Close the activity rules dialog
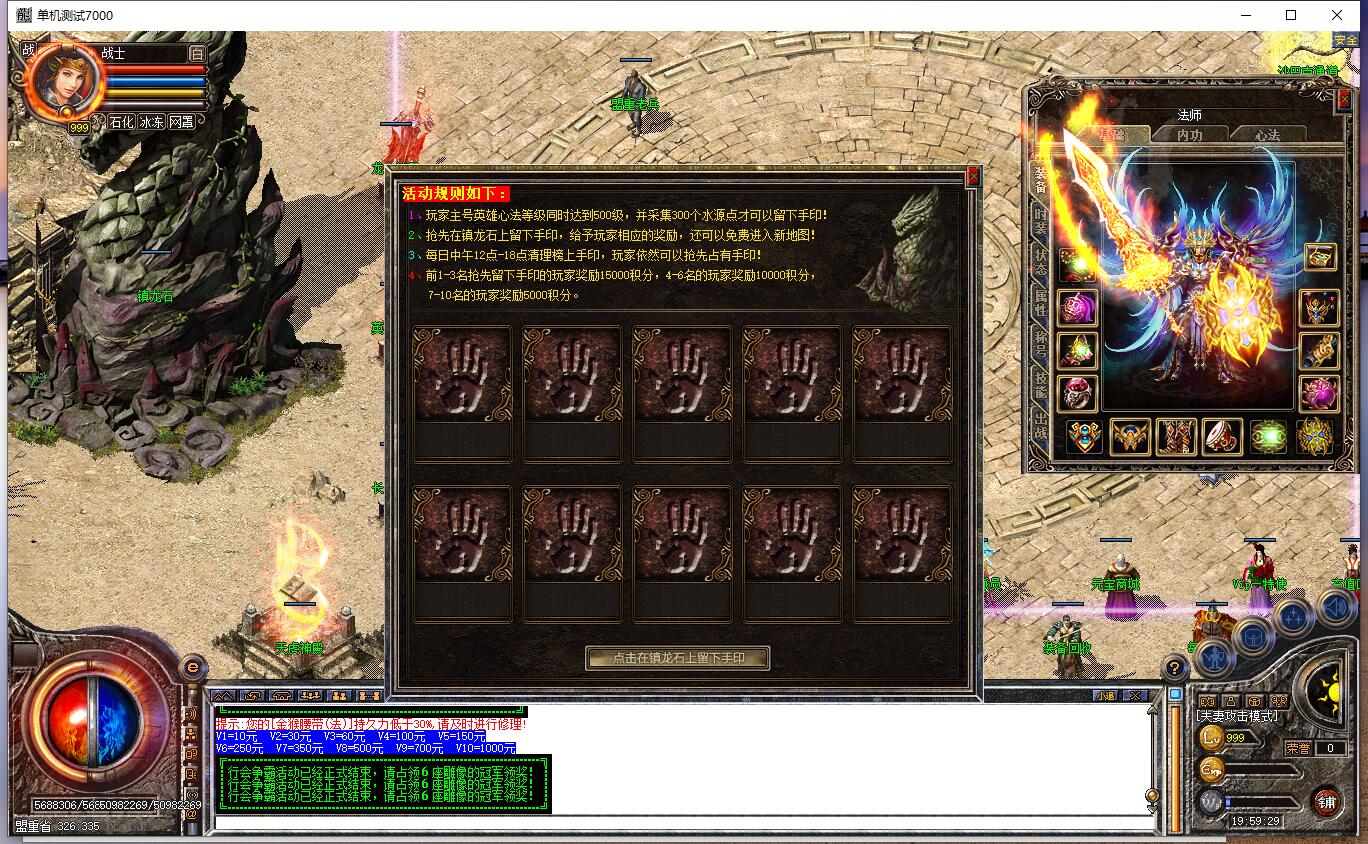Screen dimensions: 1368x844 pos(972,178)
